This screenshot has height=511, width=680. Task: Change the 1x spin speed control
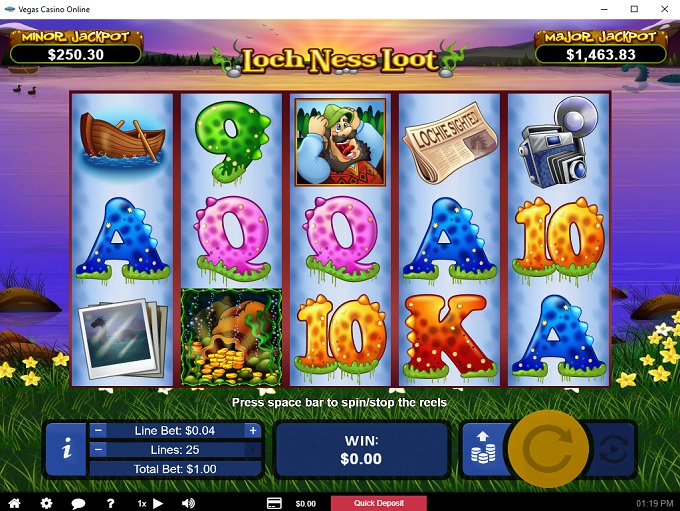click(x=149, y=503)
